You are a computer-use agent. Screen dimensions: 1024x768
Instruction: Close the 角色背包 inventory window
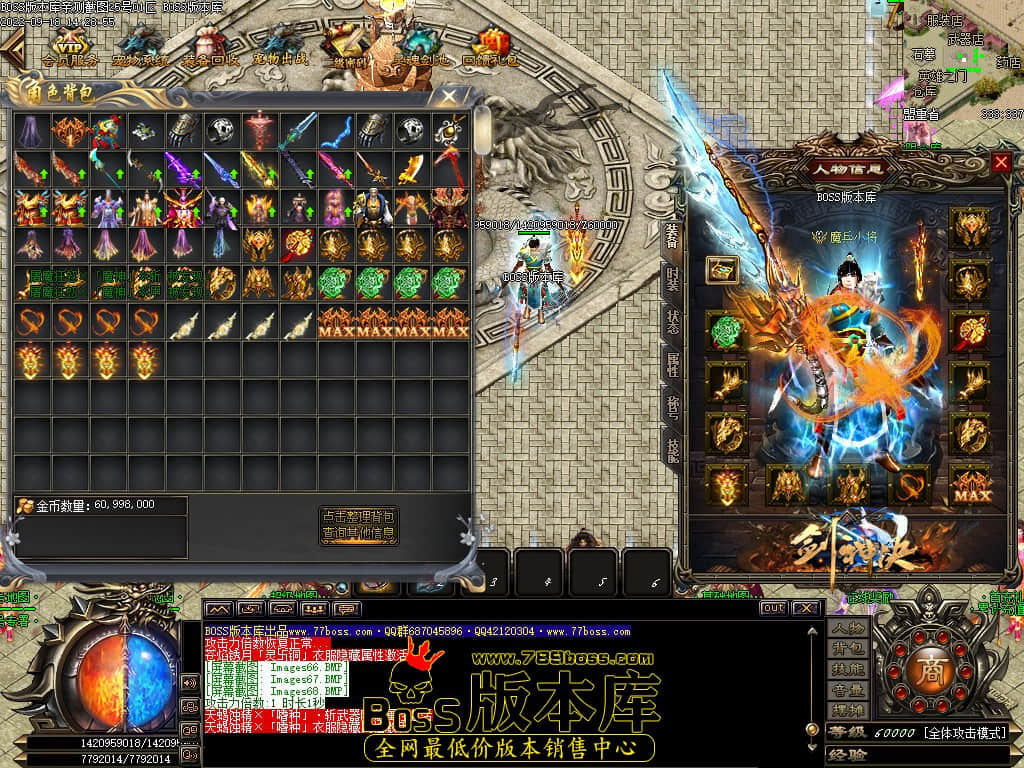click(x=449, y=97)
